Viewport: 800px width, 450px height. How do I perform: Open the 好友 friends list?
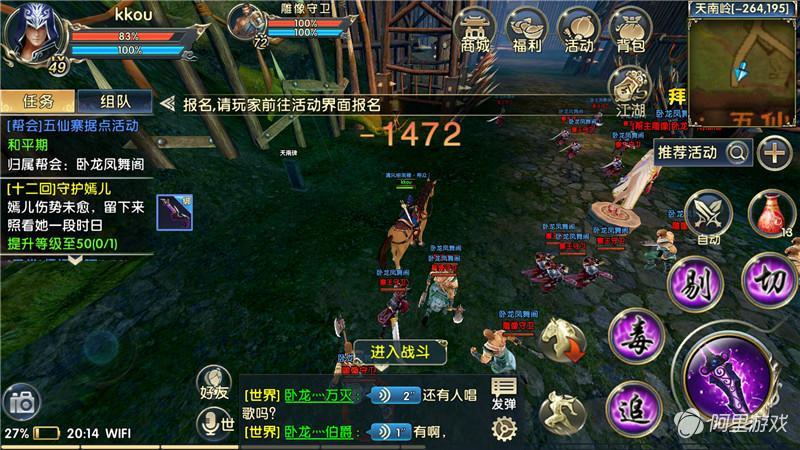tap(215, 383)
